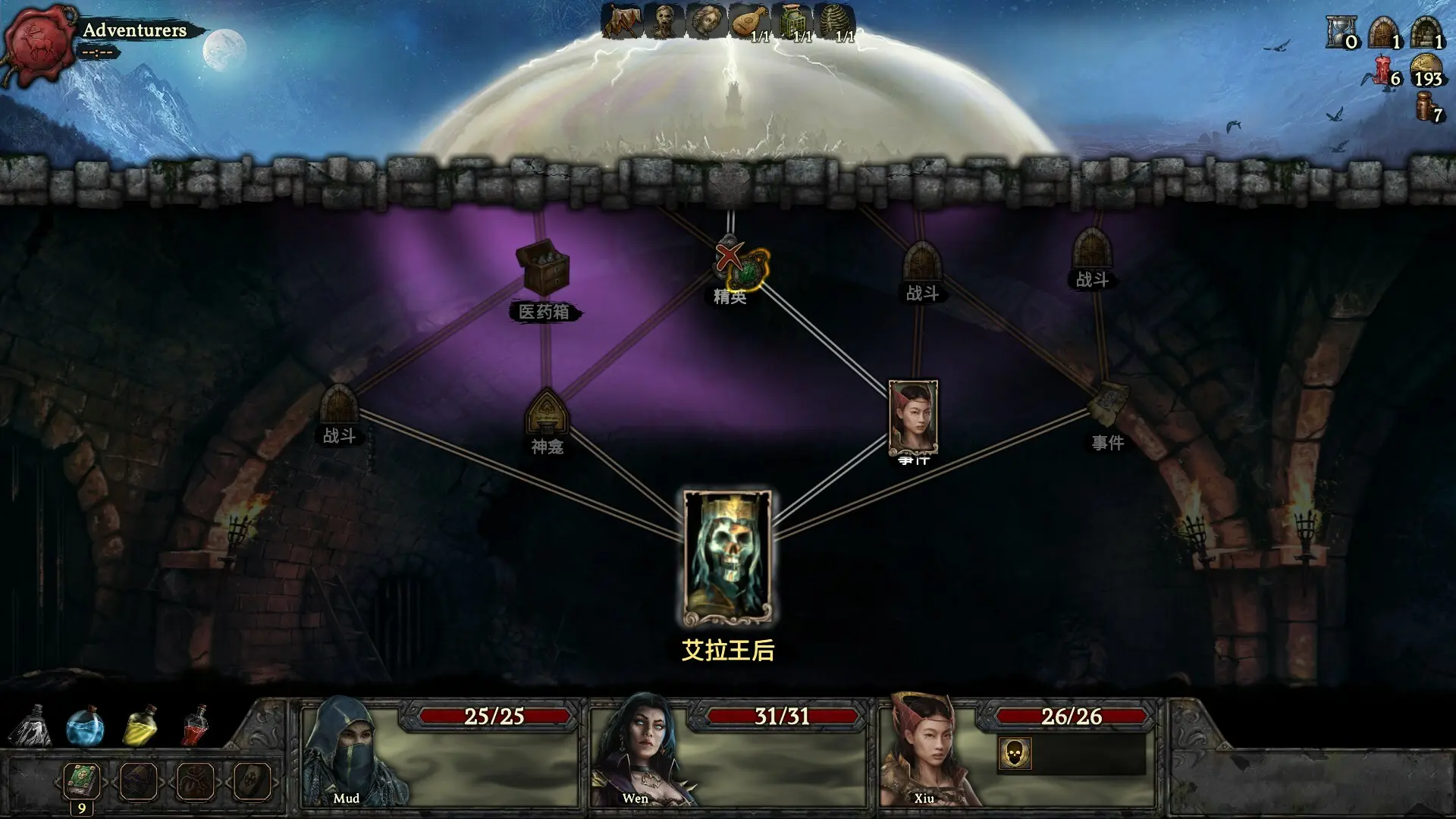The width and height of the screenshot is (1456, 819).
Task: Click the Adventurers banner label
Action: [x=135, y=30]
